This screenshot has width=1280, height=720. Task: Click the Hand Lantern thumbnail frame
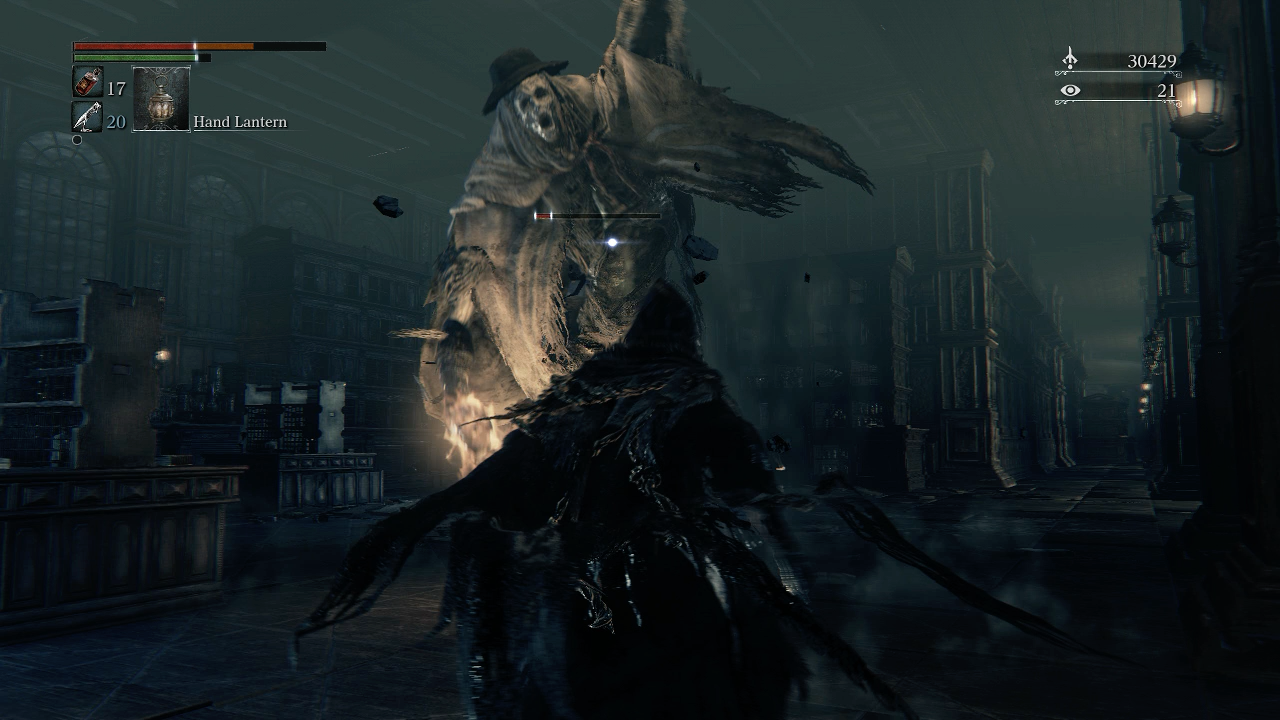160,98
